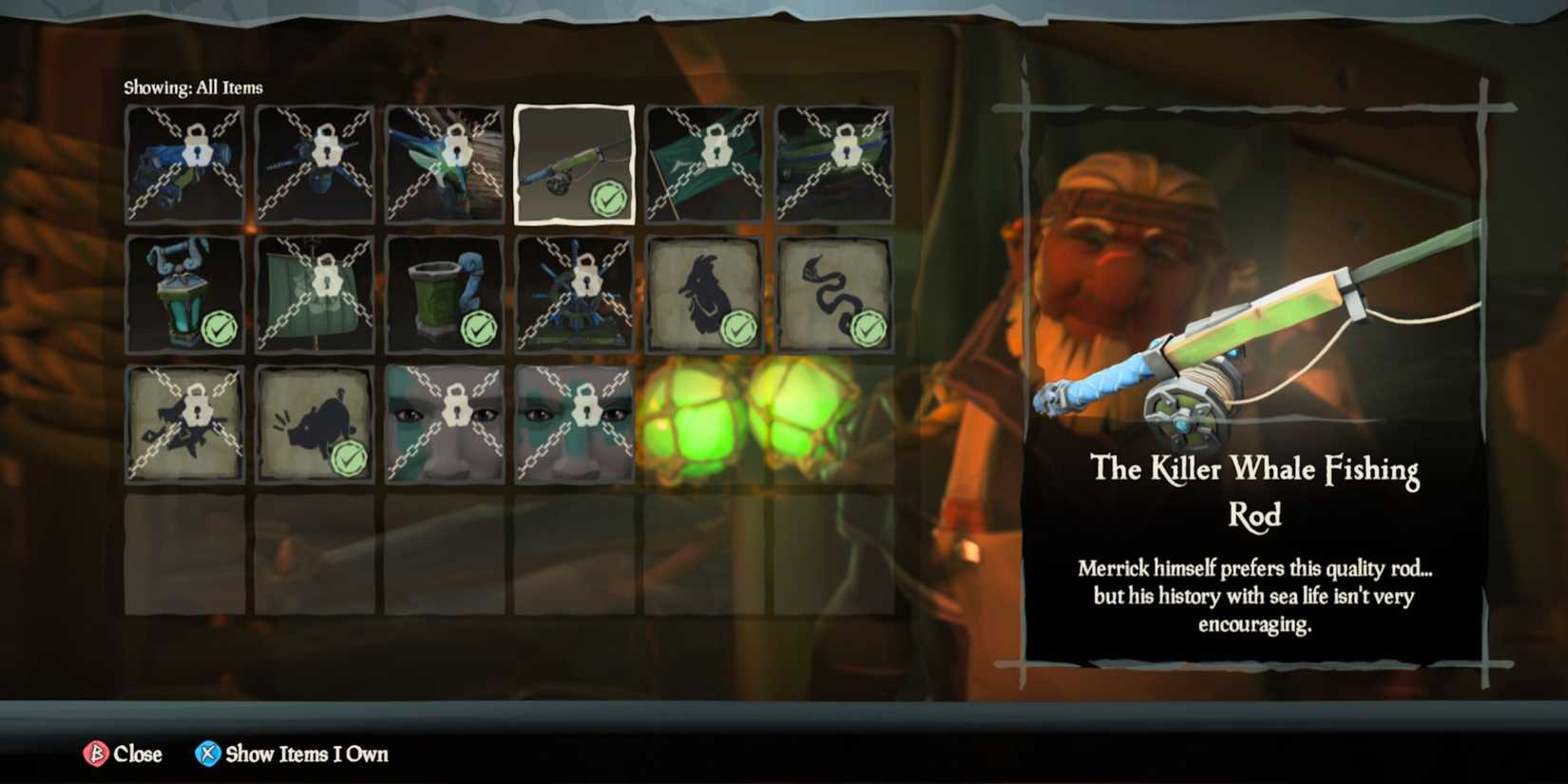Viewport: 1568px width, 784px height.
Task: Select the owned goat silhouette curio
Action: coord(704,294)
